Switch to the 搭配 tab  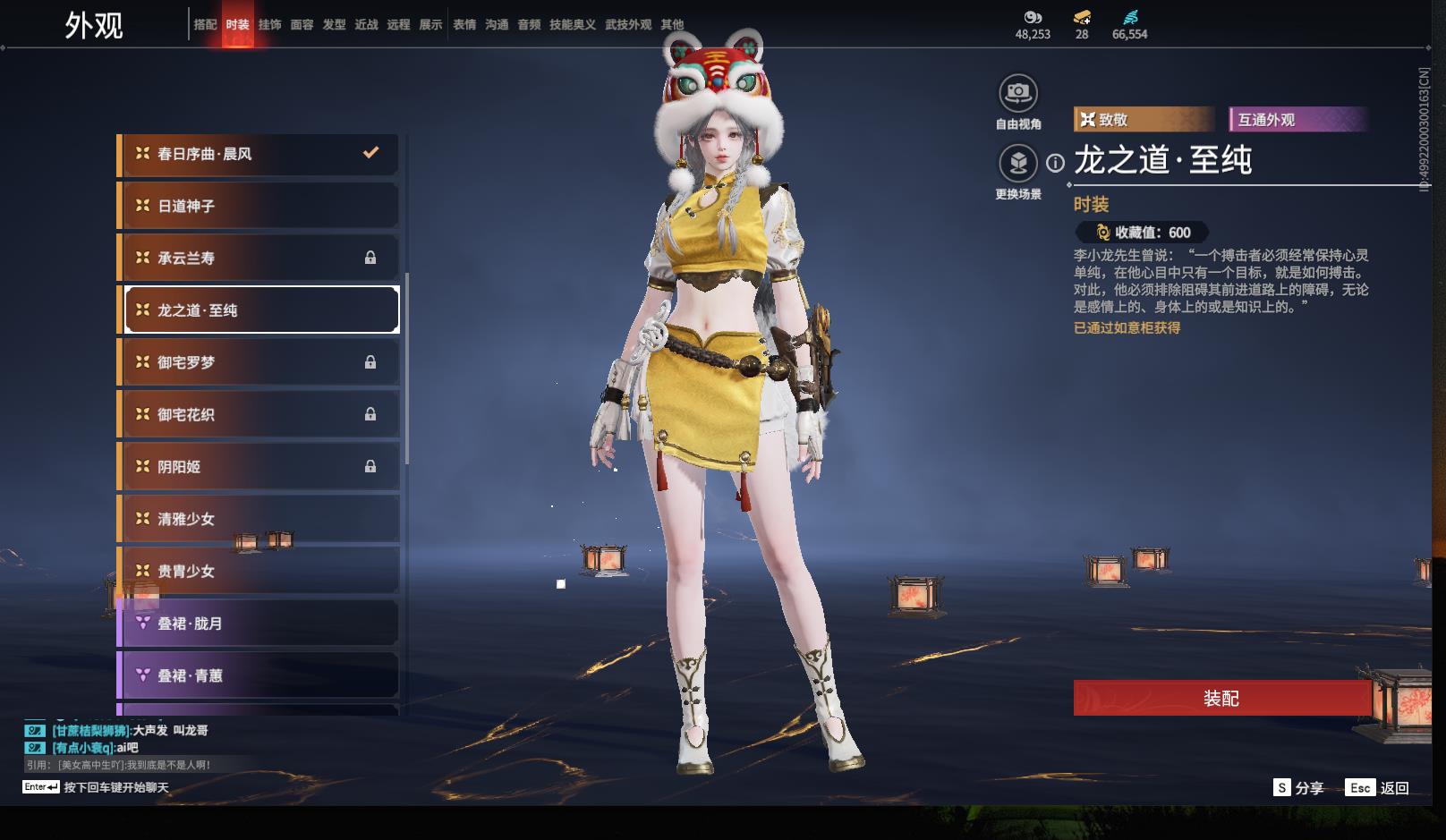click(205, 25)
